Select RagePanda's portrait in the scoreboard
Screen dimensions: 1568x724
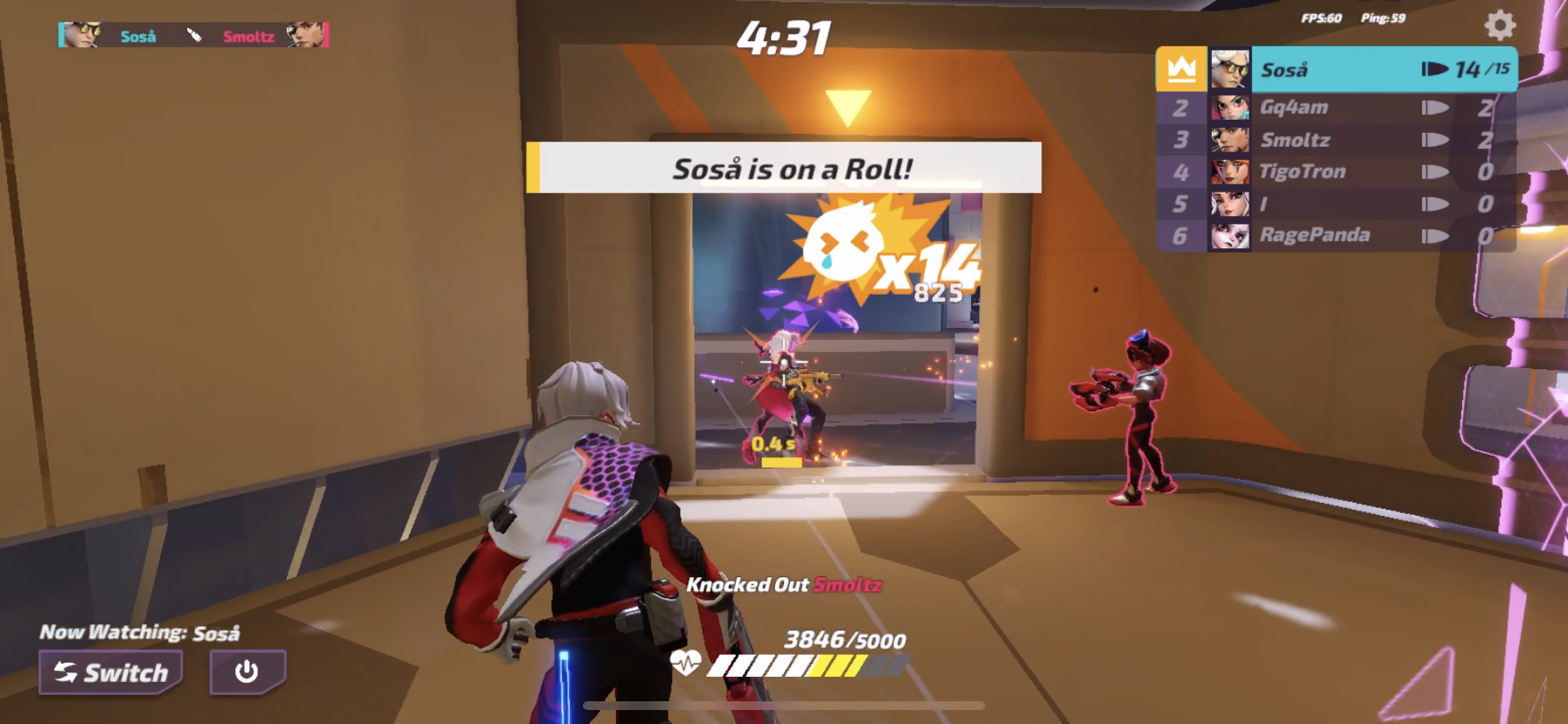(x=1230, y=234)
